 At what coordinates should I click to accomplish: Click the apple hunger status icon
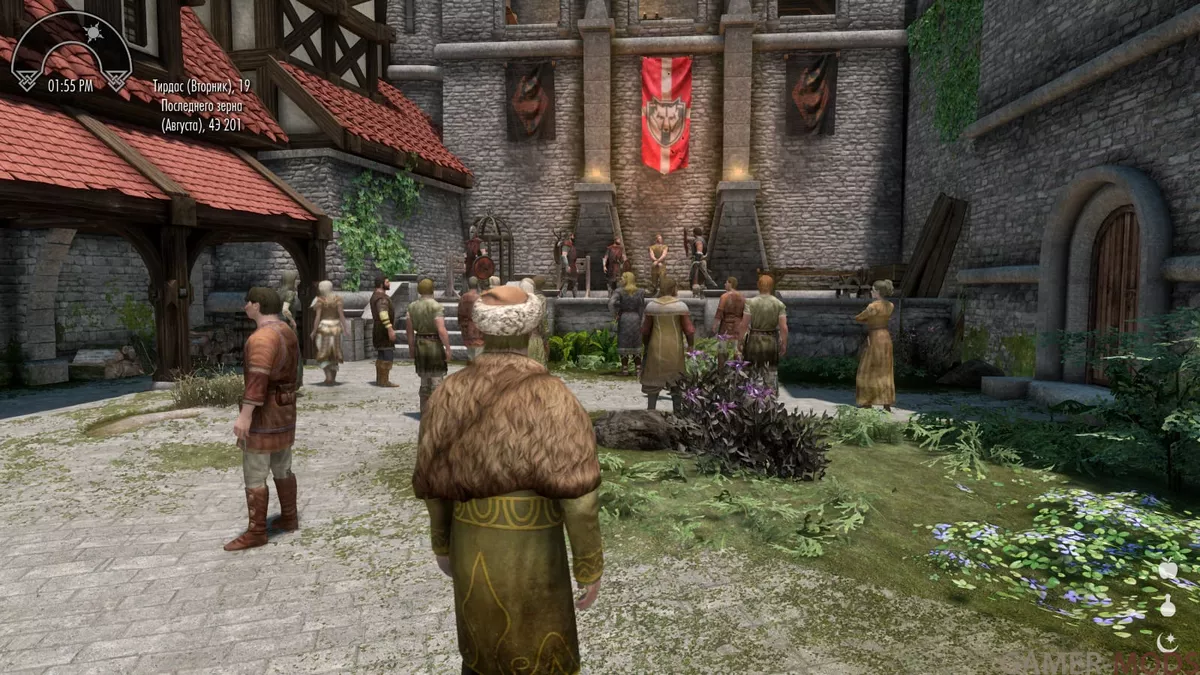coord(1167,571)
